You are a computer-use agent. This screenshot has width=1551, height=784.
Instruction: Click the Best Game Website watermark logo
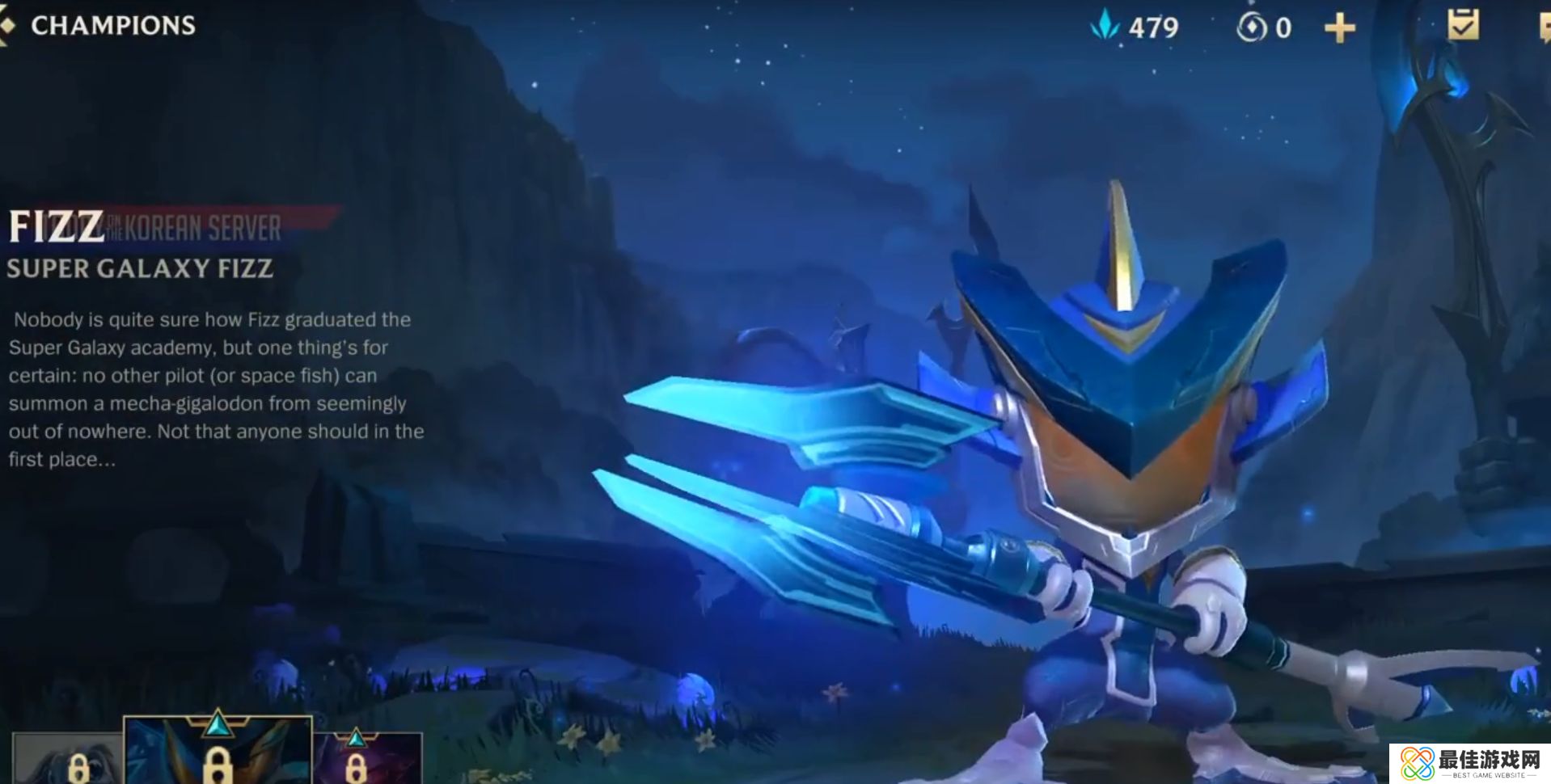1470,764
